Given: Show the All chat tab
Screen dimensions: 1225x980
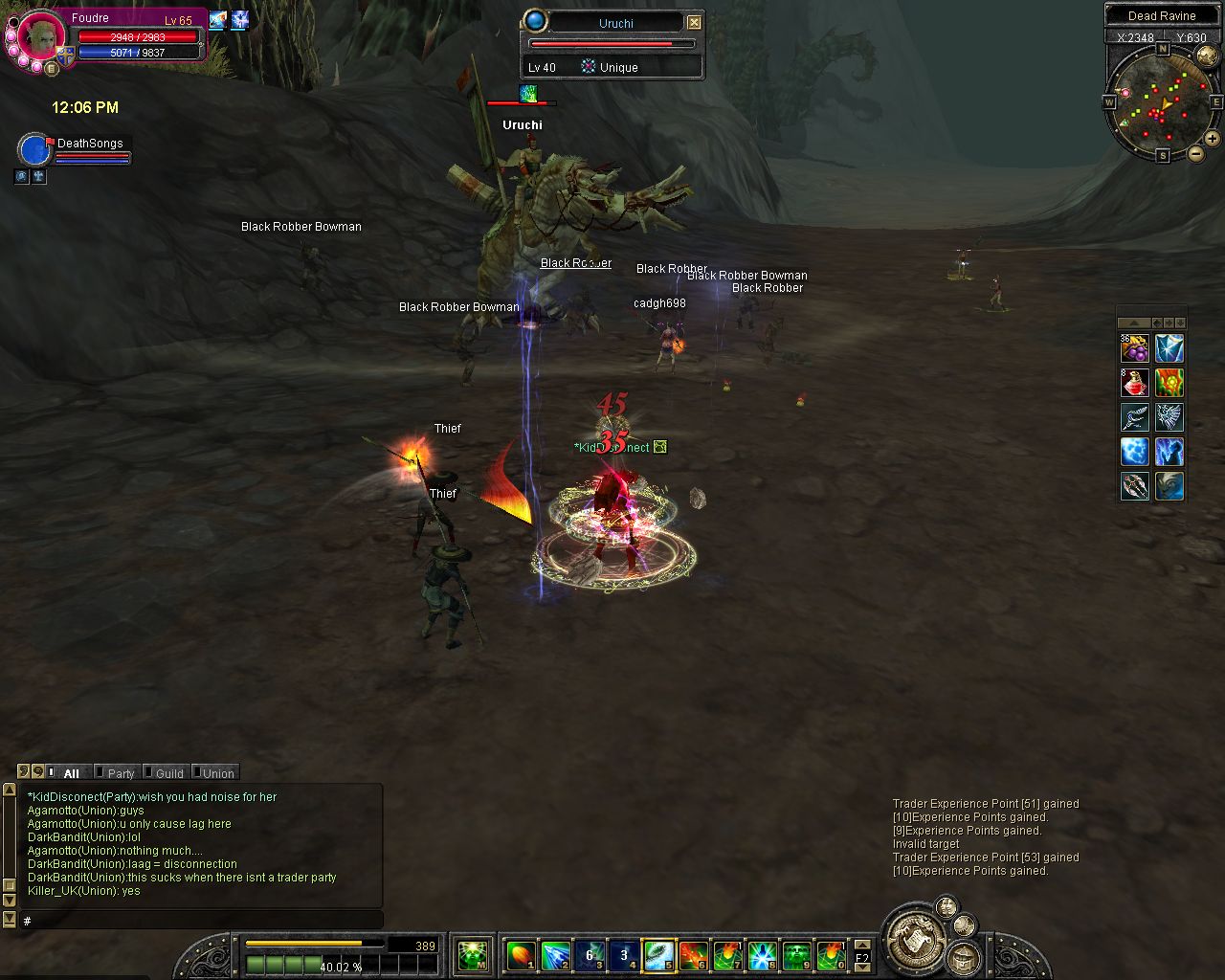Looking at the screenshot, I should (x=71, y=773).
